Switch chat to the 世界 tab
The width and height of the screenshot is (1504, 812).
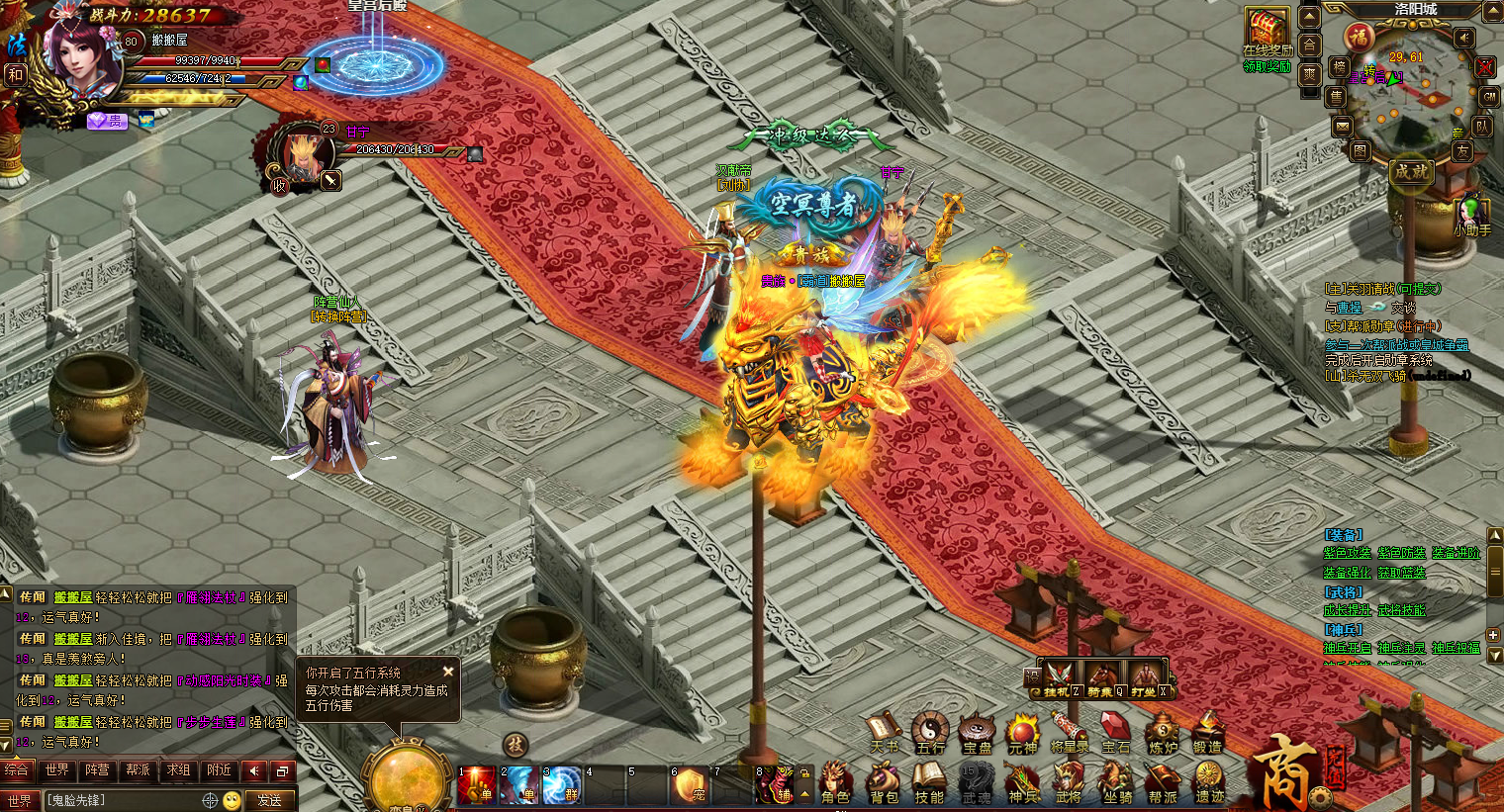[57, 769]
